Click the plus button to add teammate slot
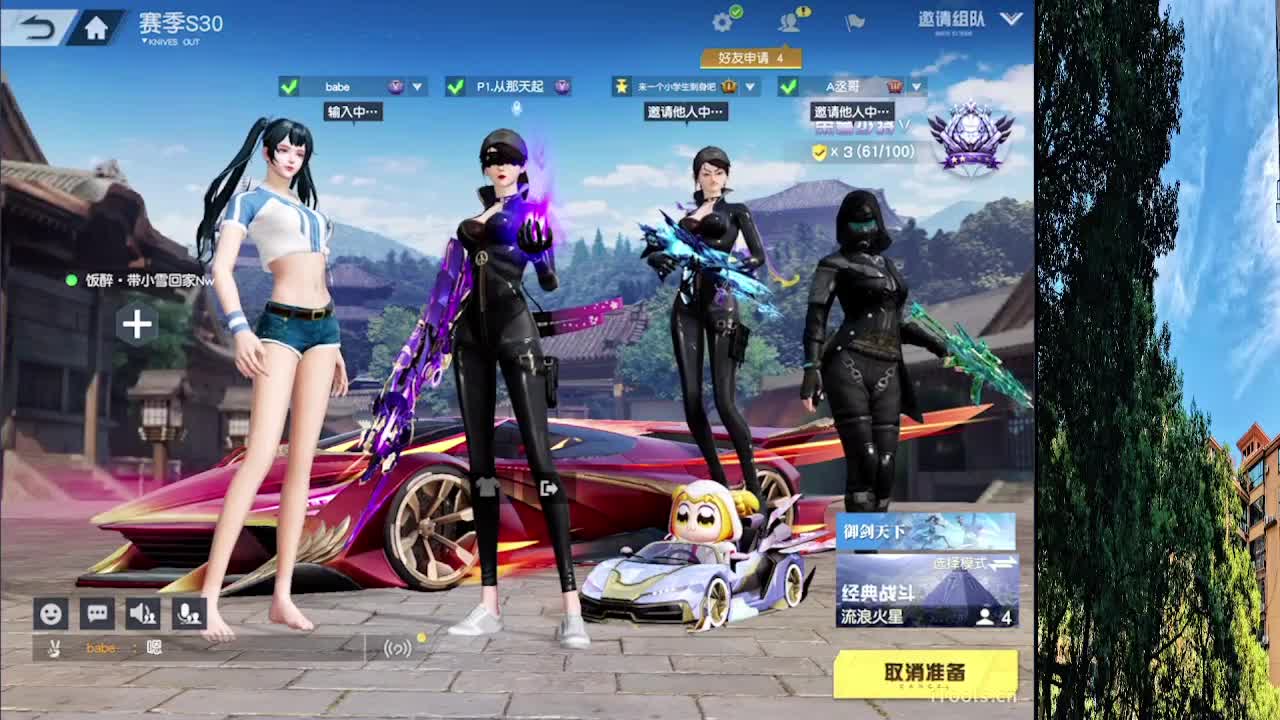 click(137, 323)
